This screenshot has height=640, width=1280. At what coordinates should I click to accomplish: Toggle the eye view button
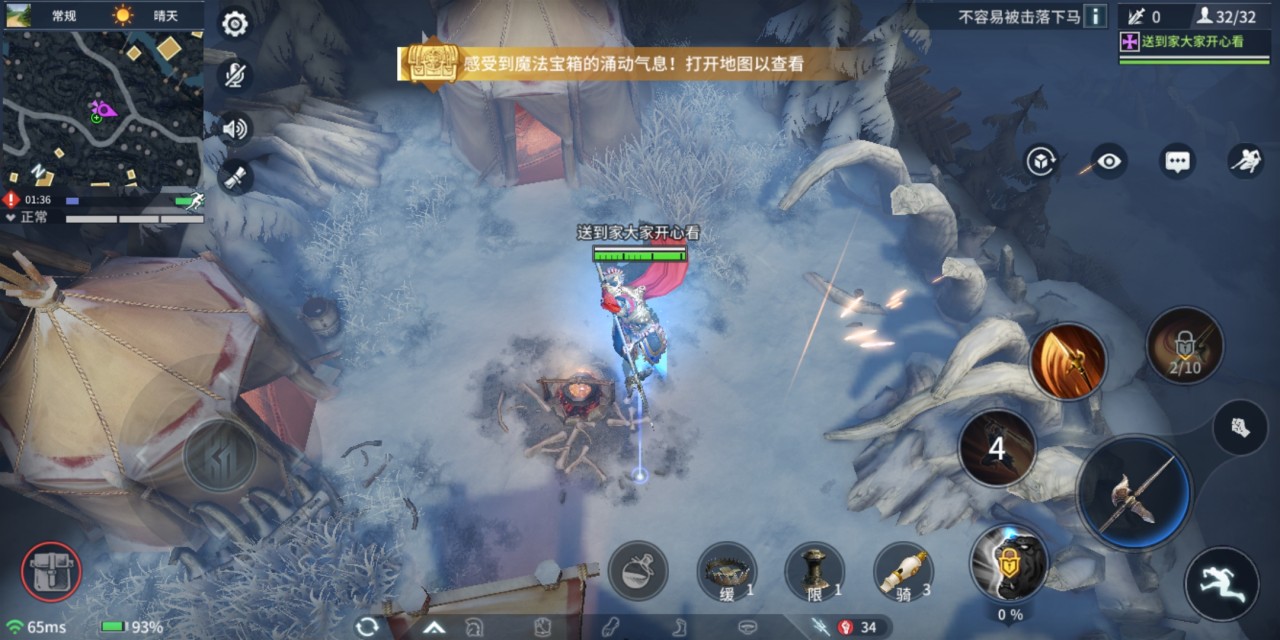tap(1109, 161)
